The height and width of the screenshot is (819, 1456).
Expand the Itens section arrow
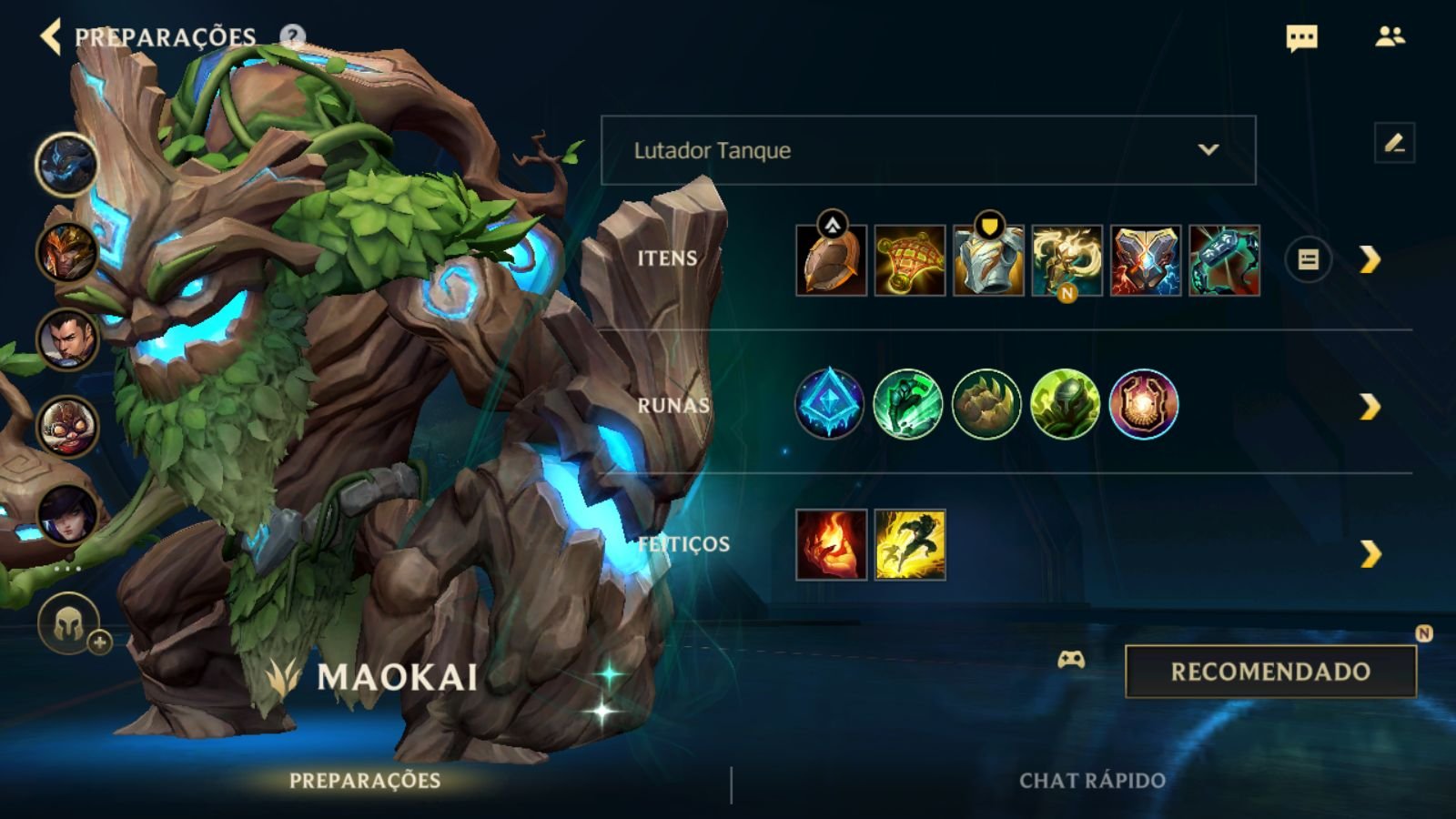point(1370,260)
